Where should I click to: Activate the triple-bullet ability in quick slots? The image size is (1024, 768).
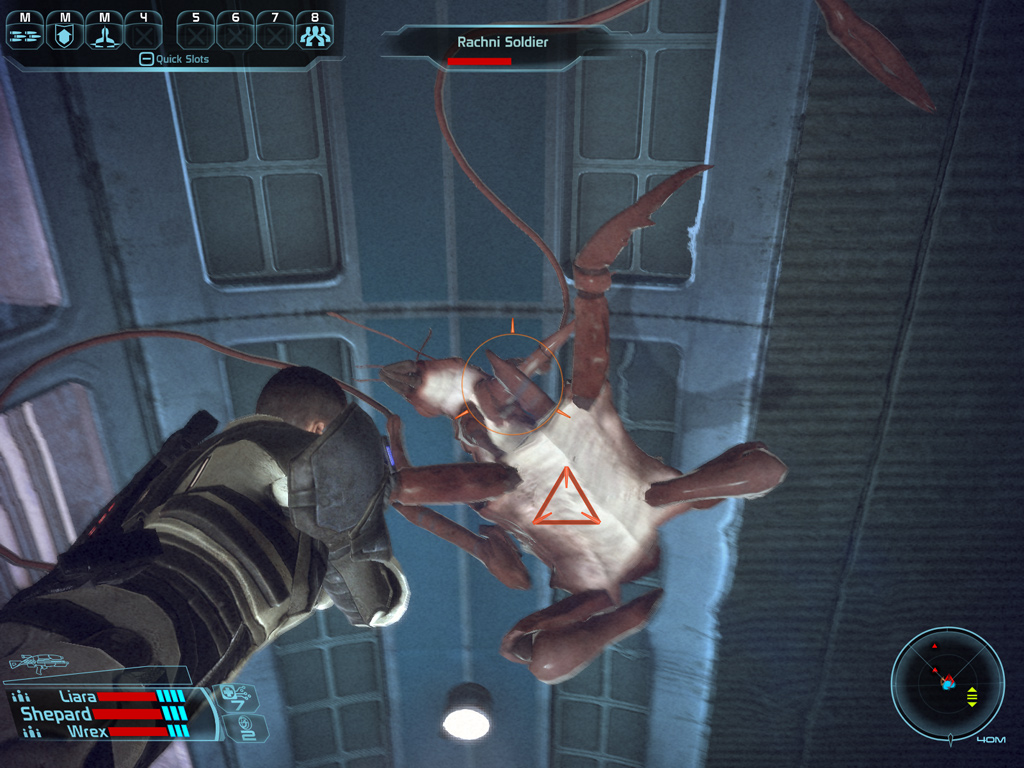pyautogui.click(x=24, y=33)
